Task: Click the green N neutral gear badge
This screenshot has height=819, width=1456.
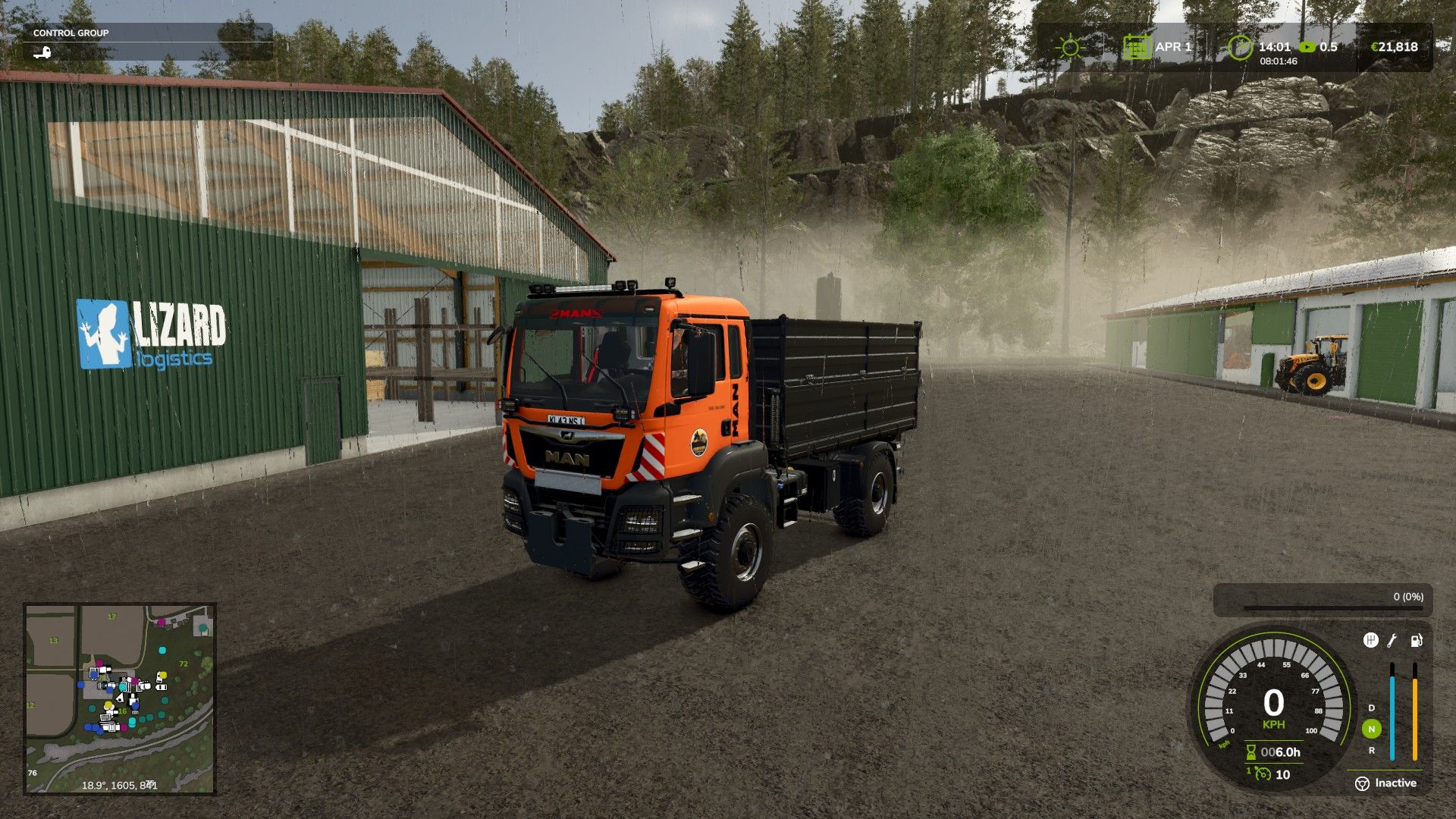Action: (1371, 730)
